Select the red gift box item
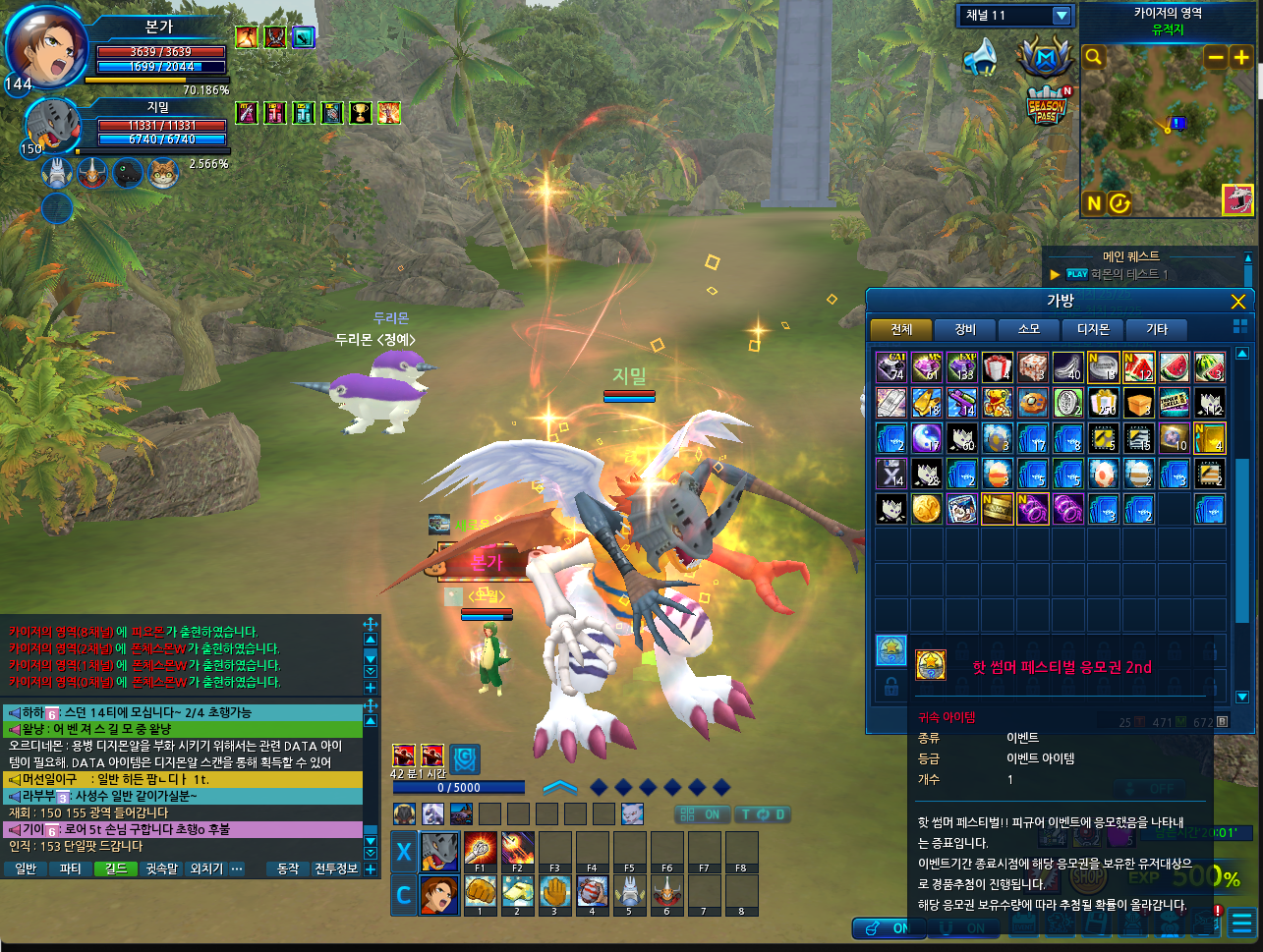 pos(998,368)
